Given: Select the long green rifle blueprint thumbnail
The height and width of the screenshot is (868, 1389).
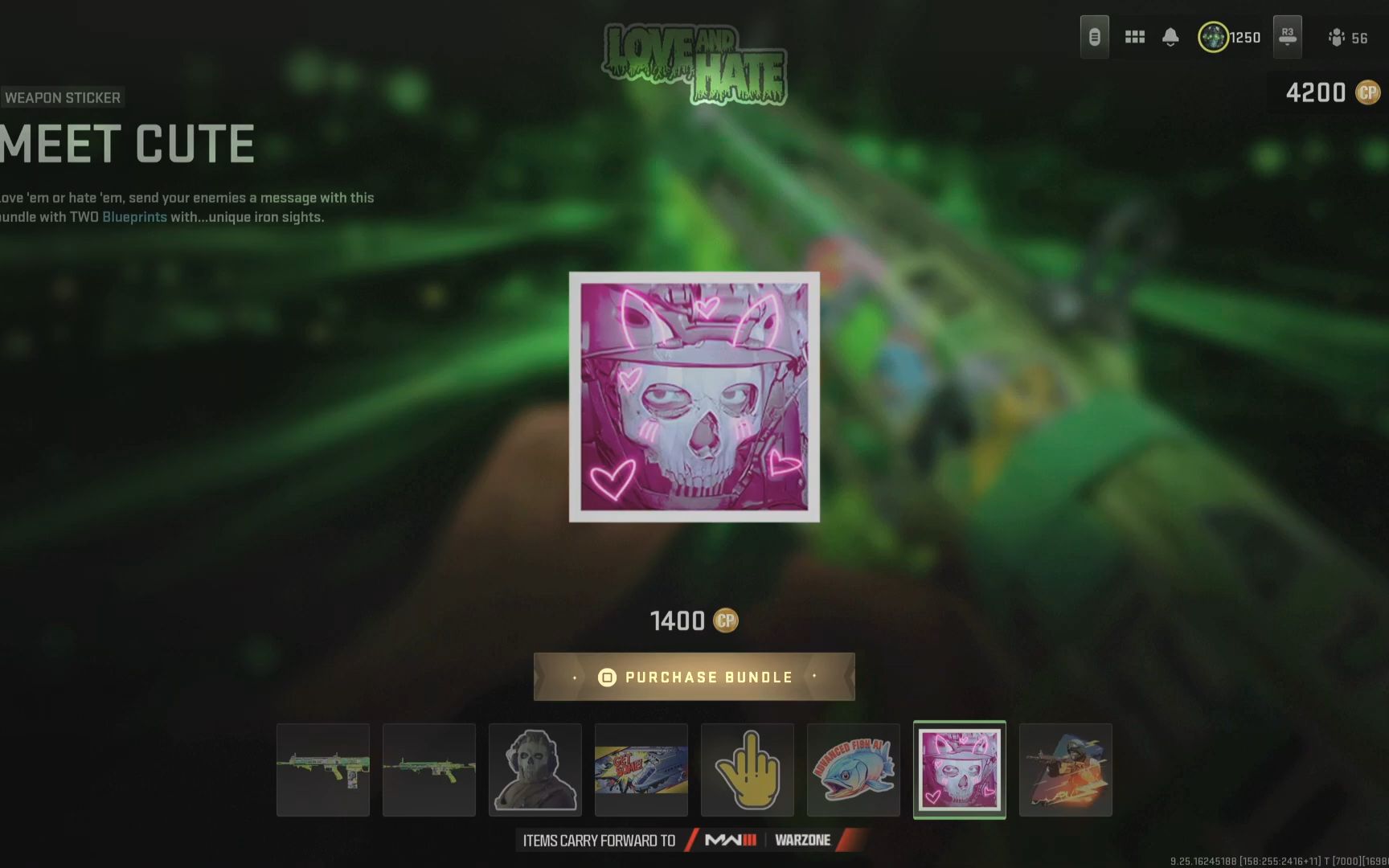Looking at the screenshot, I should [429, 770].
